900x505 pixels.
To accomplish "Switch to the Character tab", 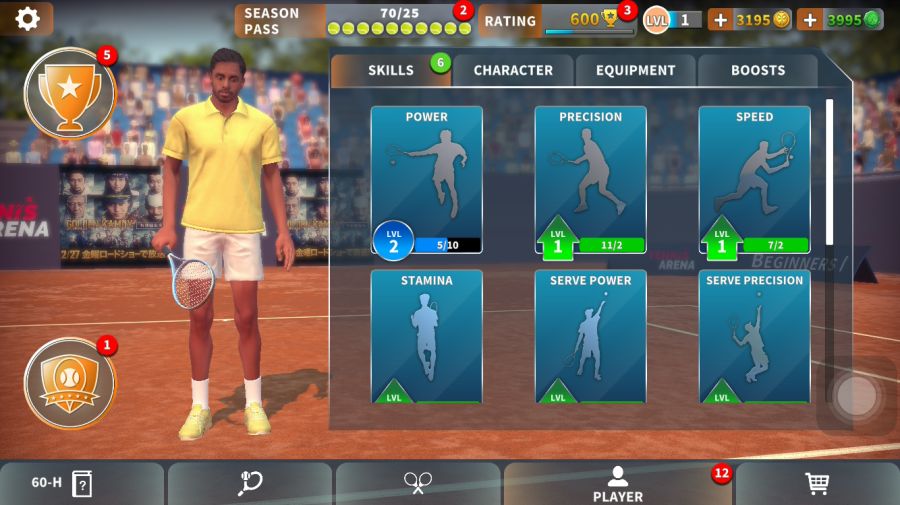I will tap(513, 70).
